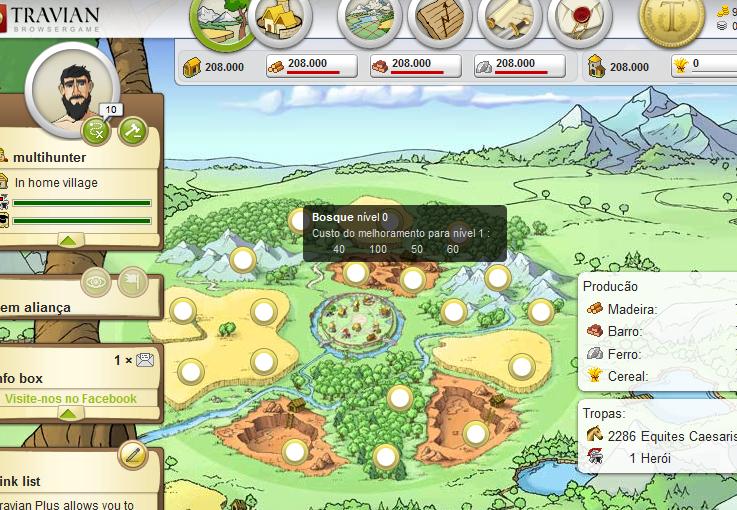Screen dimensions: 737x510
Task: Open hero adventures showing 10 available
Action: coord(96,129)
